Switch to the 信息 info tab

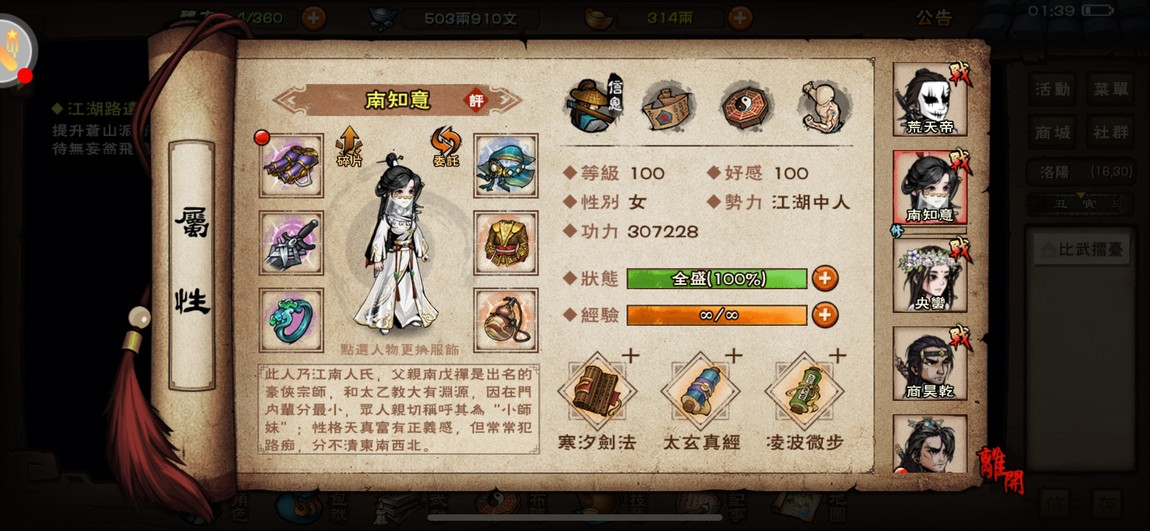click(x=595, y=105)
